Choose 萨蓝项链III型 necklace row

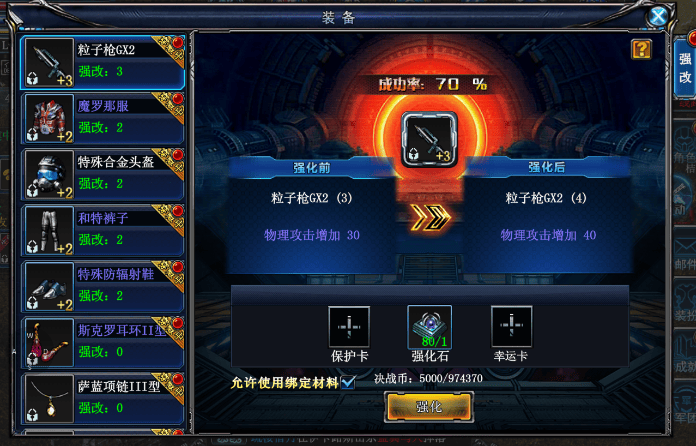pos(102,396)
